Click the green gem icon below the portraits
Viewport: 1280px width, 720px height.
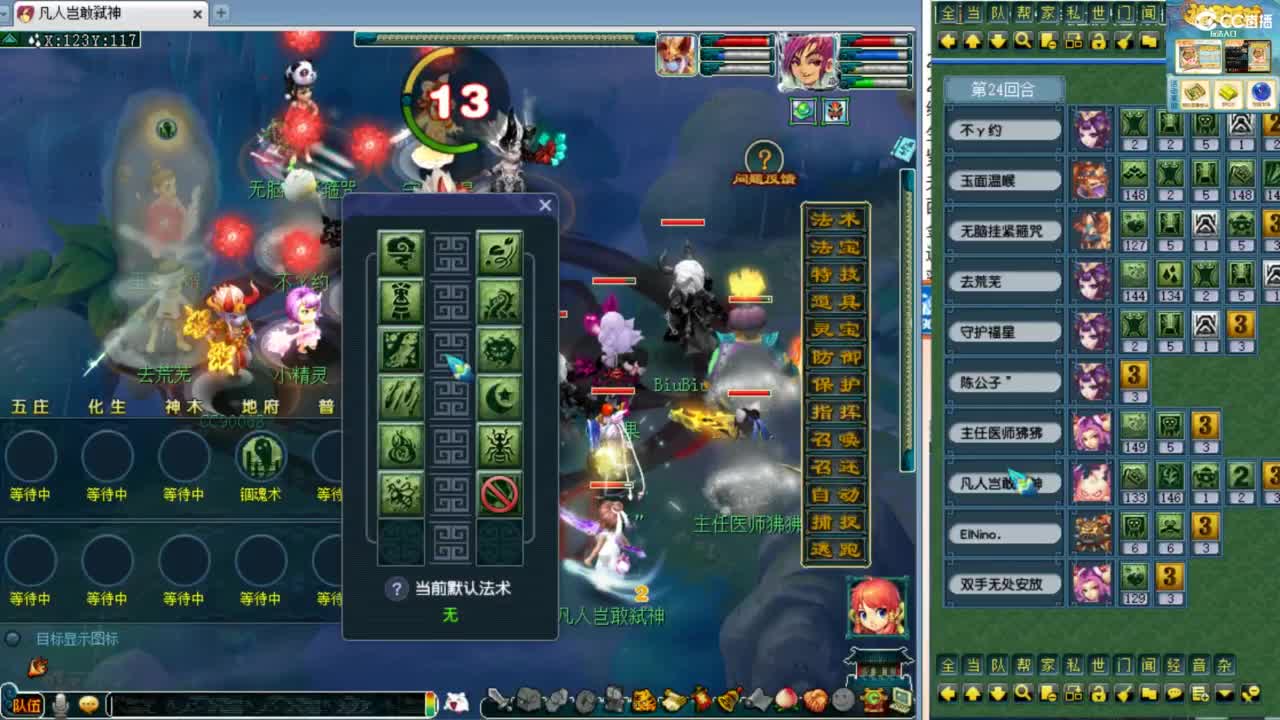click(x=802, y=112)
